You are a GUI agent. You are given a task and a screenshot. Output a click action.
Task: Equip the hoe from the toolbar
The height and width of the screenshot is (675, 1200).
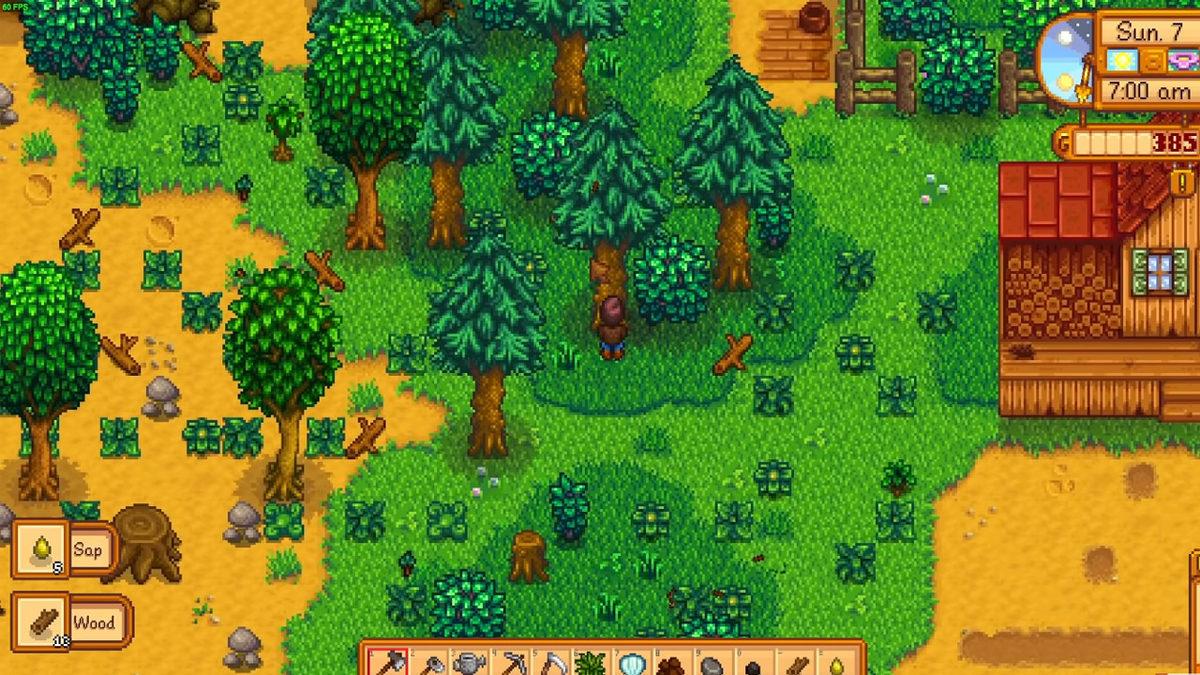429,663
